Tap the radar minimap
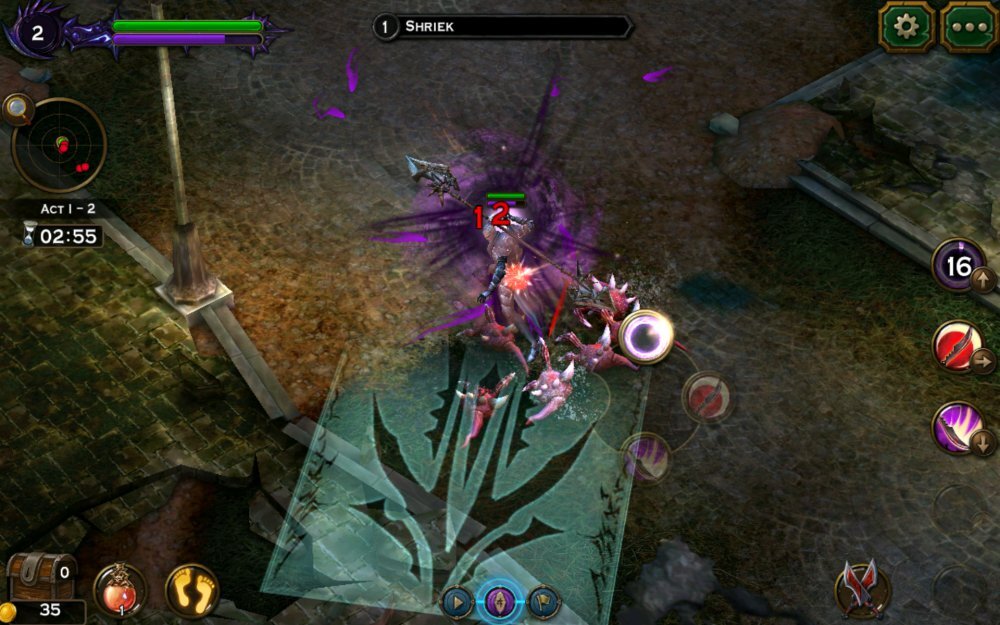Image resolution: width=1000 pixels, height=625 pixels. pos(60,146)
